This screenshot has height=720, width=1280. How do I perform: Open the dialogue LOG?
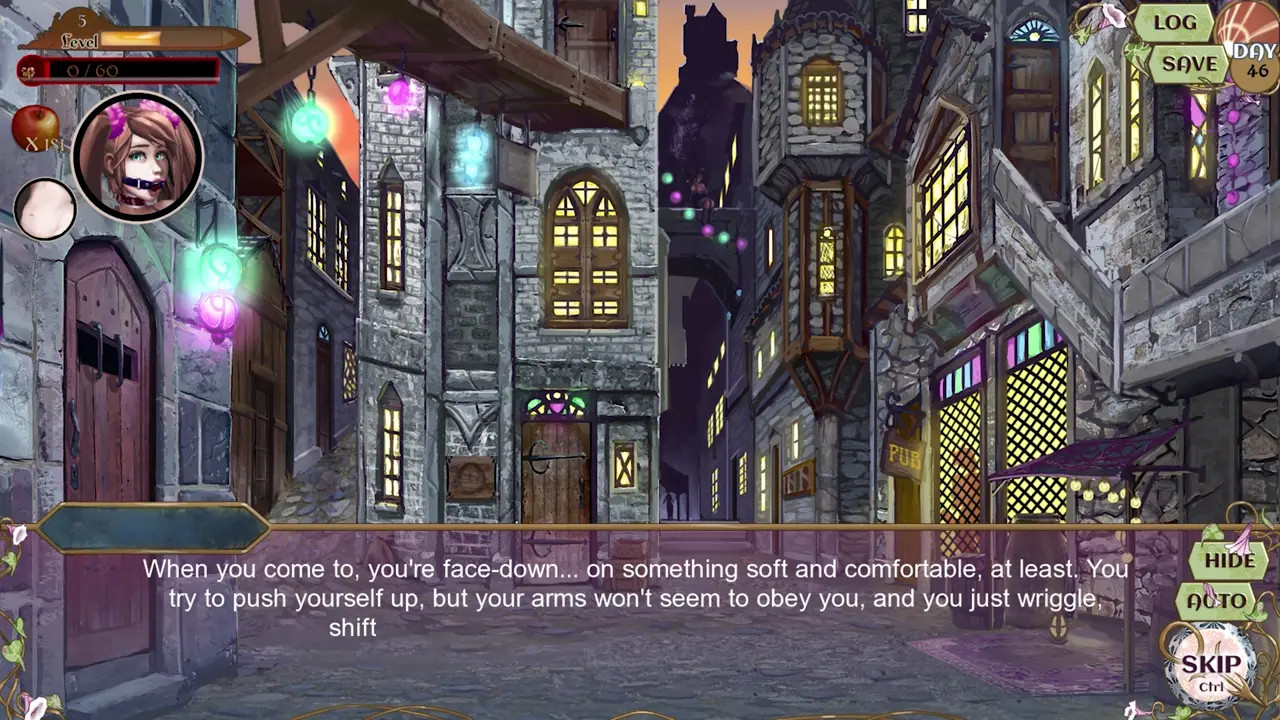[1174, 23]
